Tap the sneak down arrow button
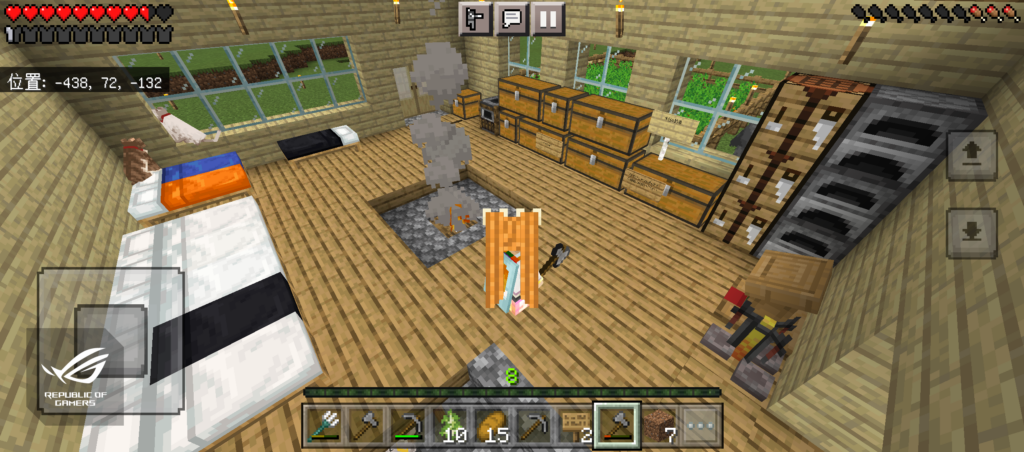This screenshot has height=452, width=1024. 971,232
